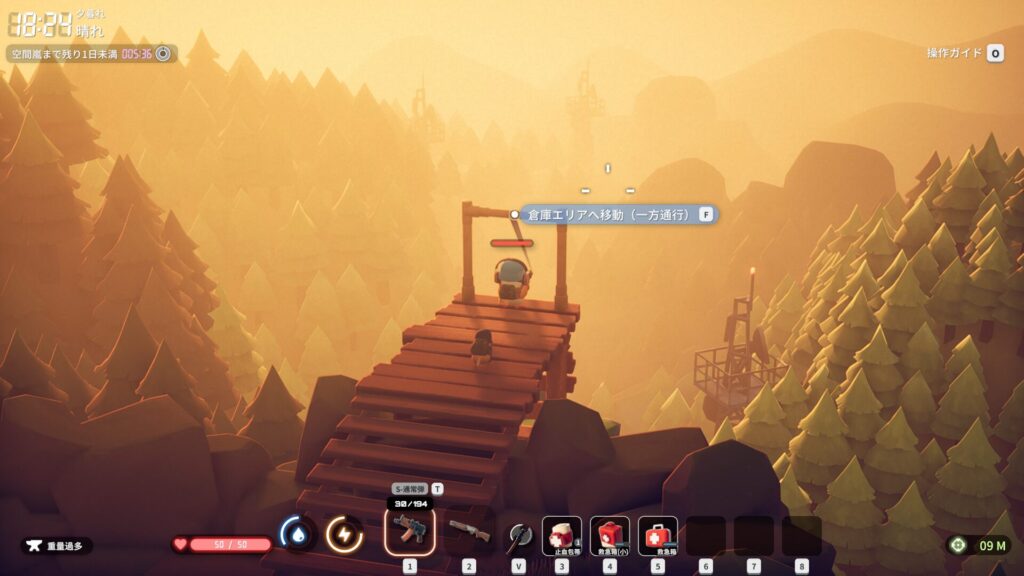Click the 重量過多 overweight status indicator
Image resolution: width=1024 pixels, height=576 pixels.
(57, 546)
